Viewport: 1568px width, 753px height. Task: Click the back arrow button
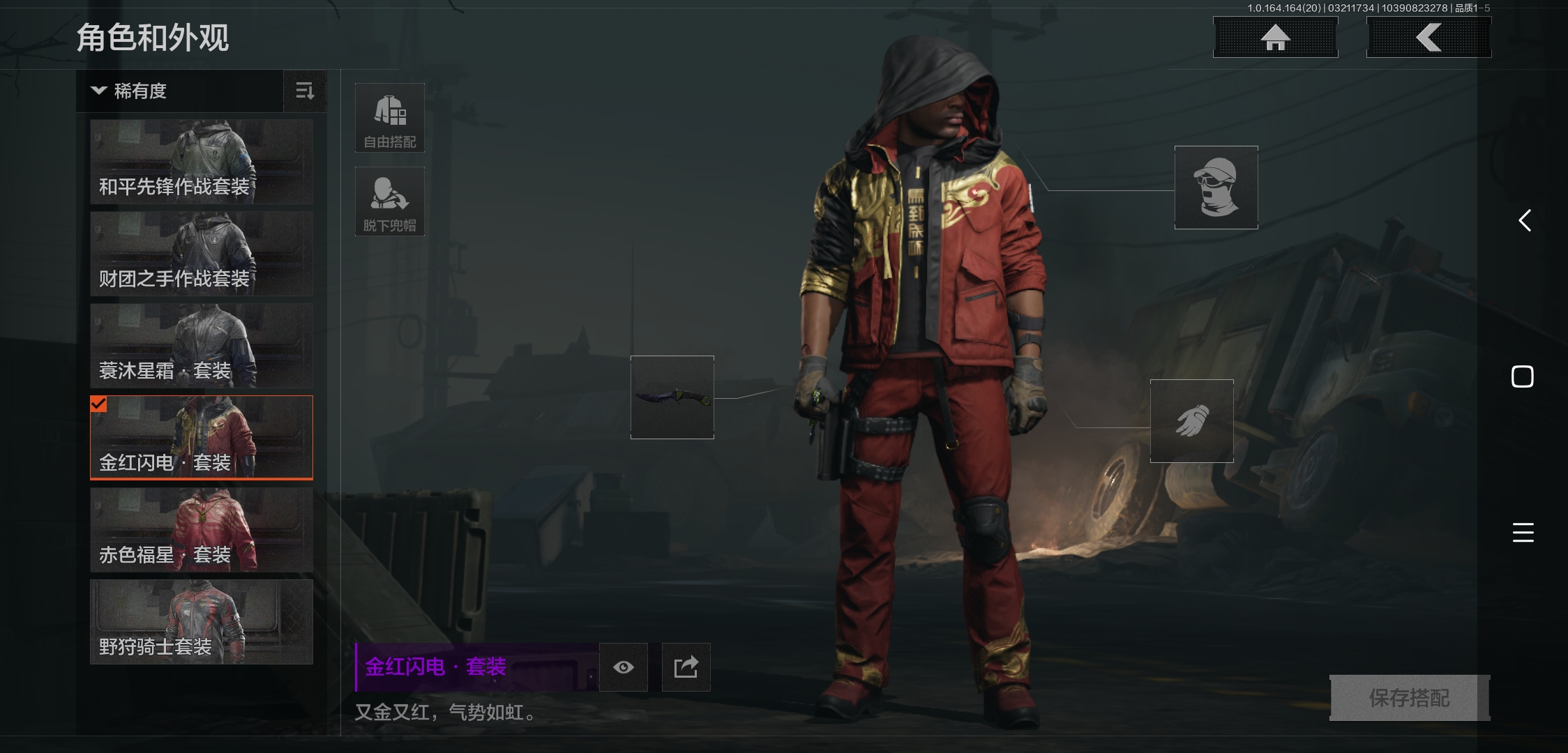(x=1428, y=38)
